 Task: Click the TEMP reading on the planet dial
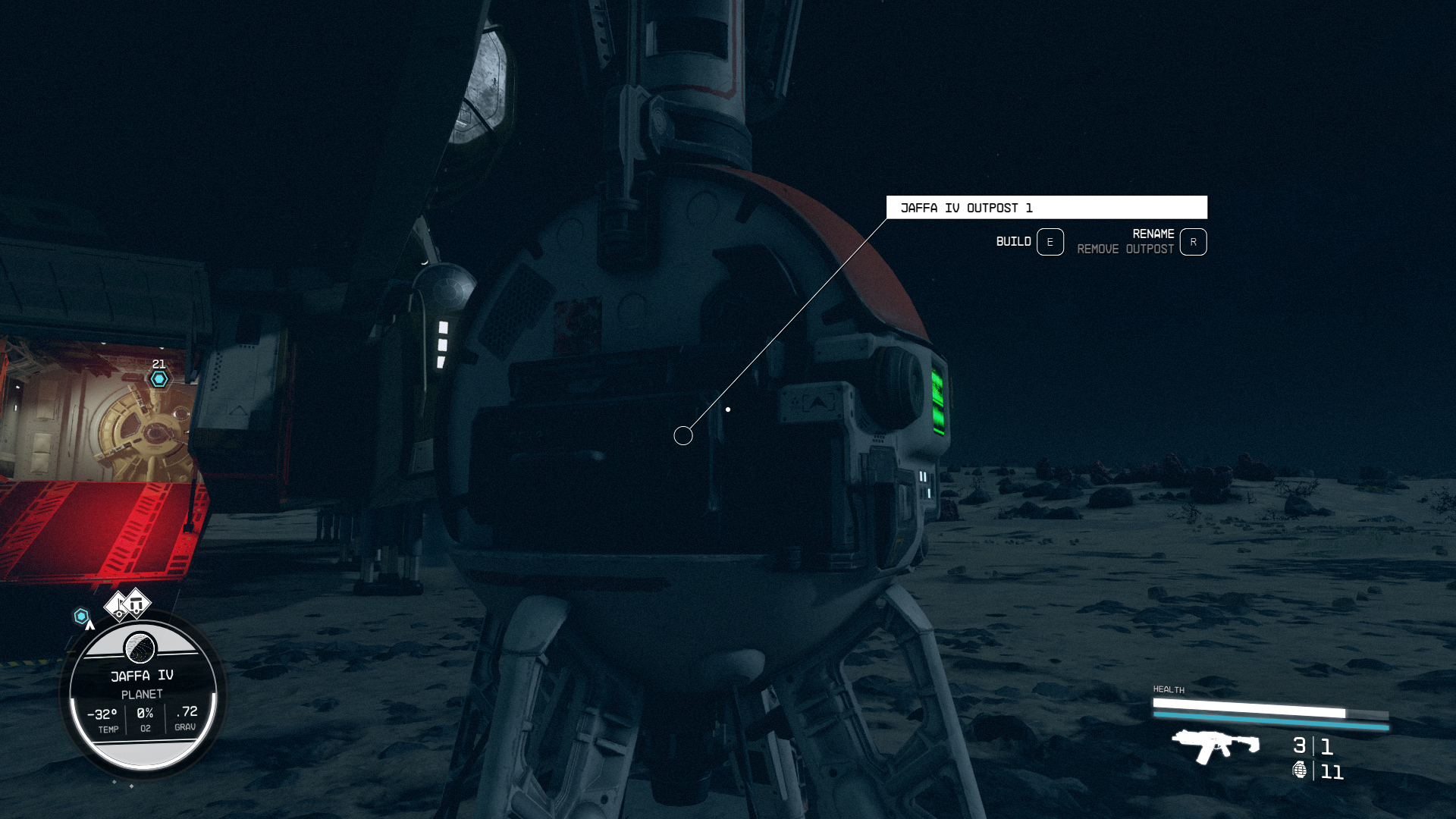(105, 719)
